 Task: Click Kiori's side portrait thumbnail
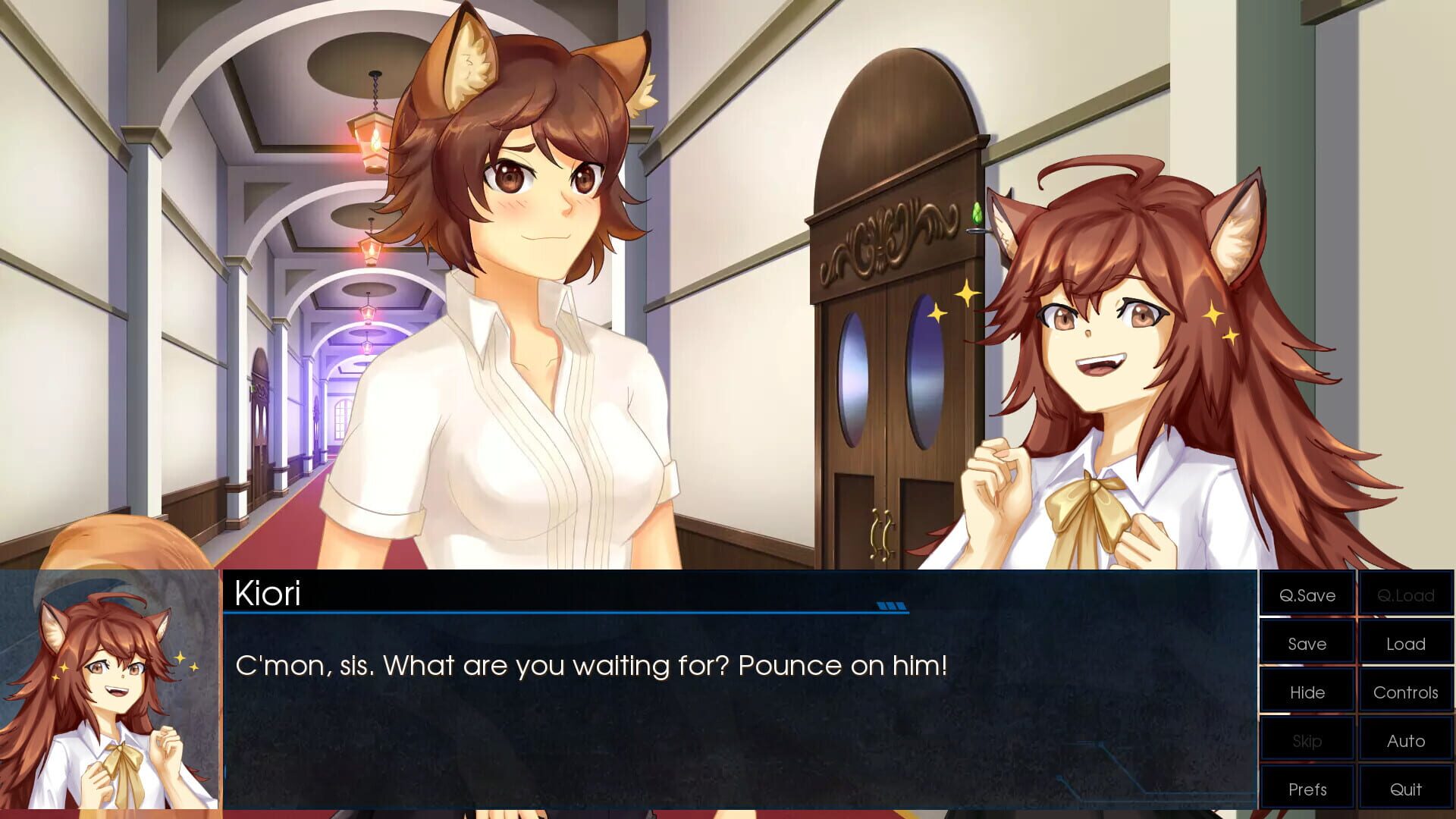[110, 690]
